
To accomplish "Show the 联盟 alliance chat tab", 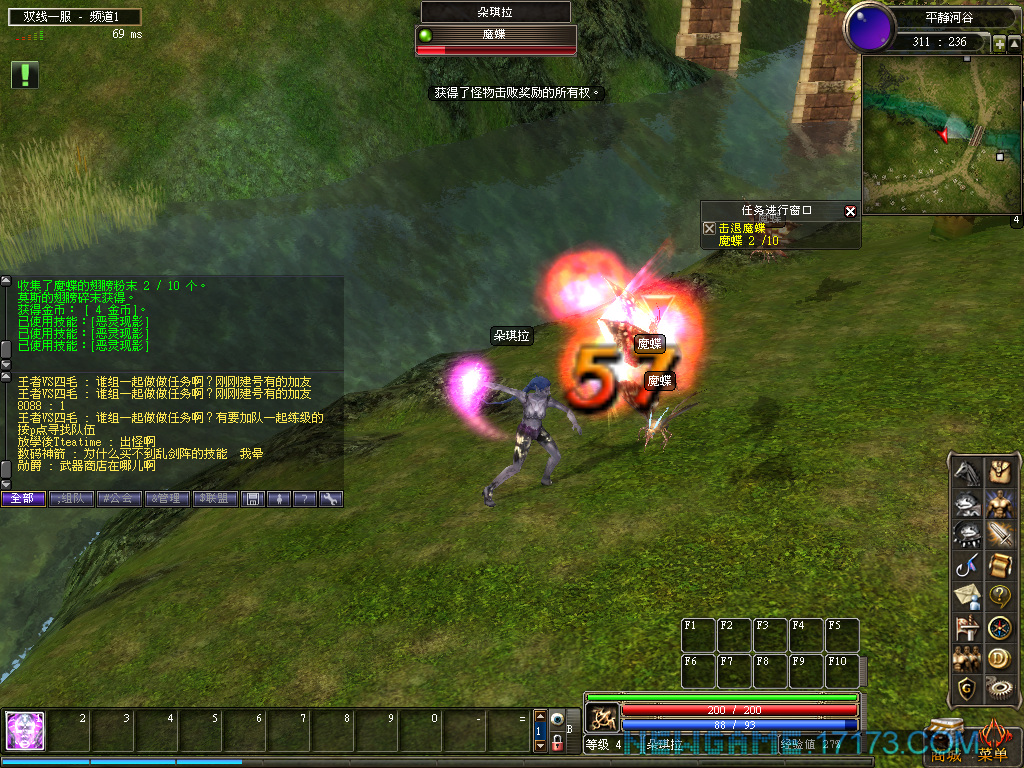I will (215, 498).
